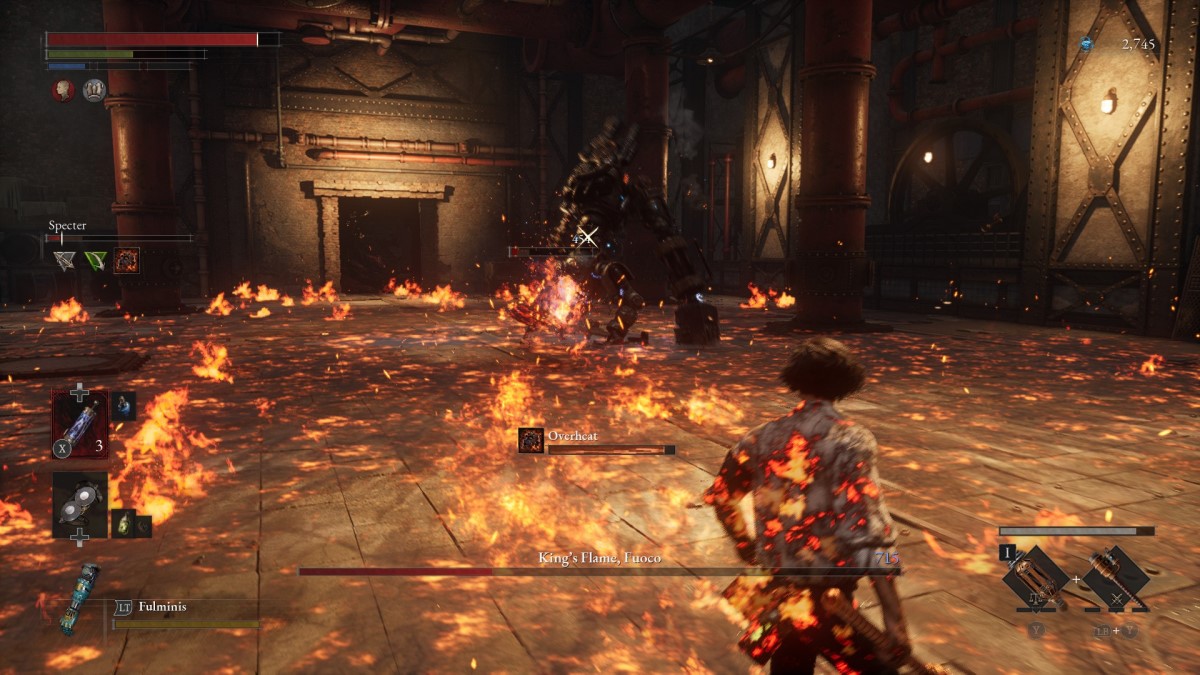Screen dimensions: 1200x675
Task: Click the Specter's burning status icon
Action: click(x=127, y=261)
